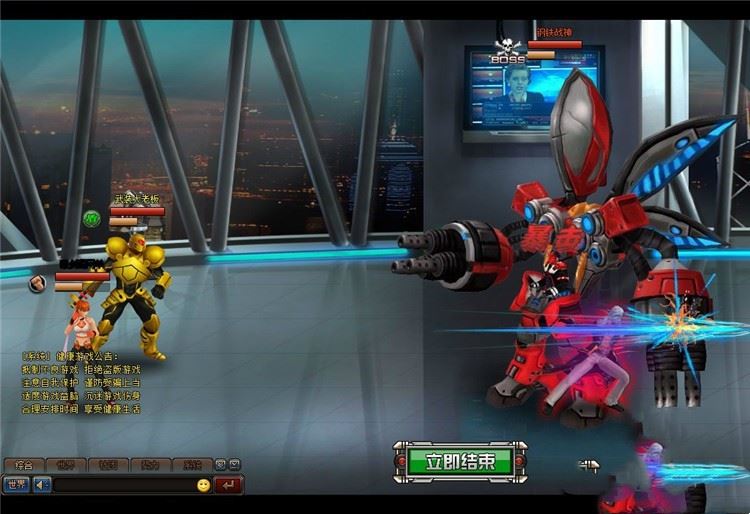
Task: Toggle the blue speaker icon beside the chat box
Action: [x=42, y=485]
